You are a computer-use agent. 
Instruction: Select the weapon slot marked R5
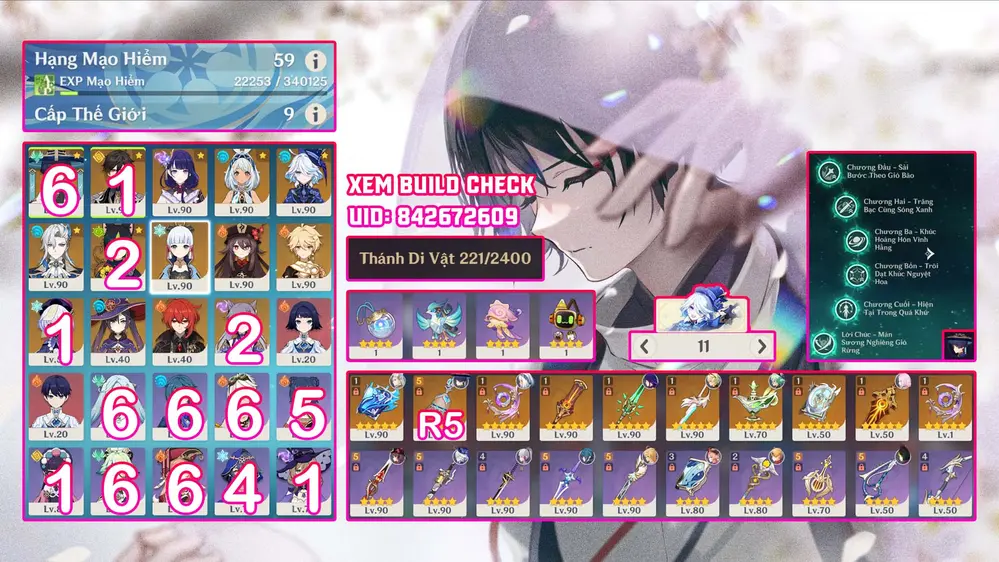tap(442, 406)
